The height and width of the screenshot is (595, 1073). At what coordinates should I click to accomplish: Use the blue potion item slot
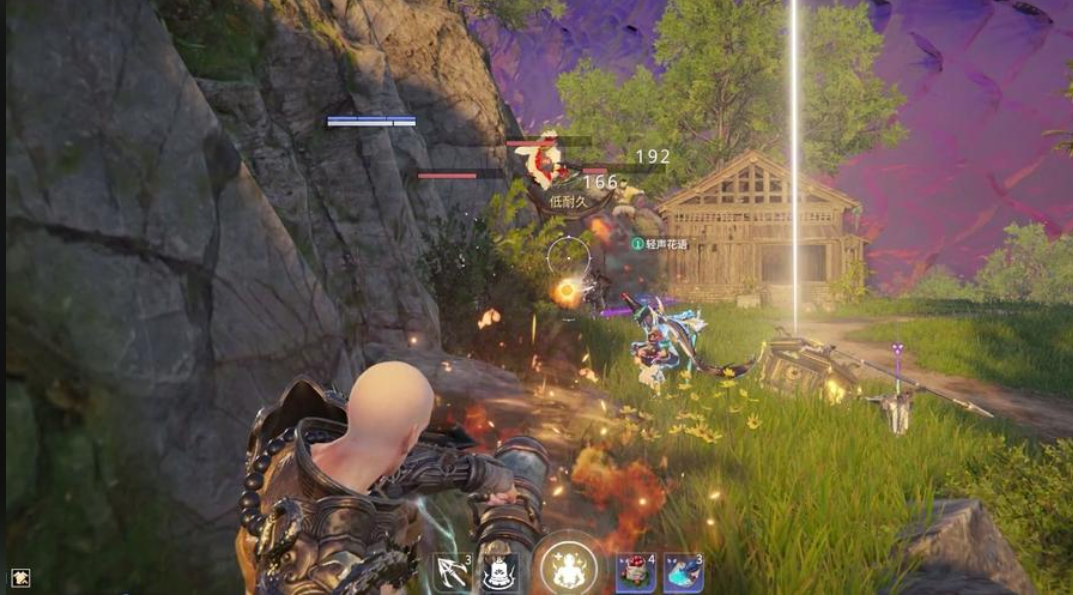tap(683, 573)
